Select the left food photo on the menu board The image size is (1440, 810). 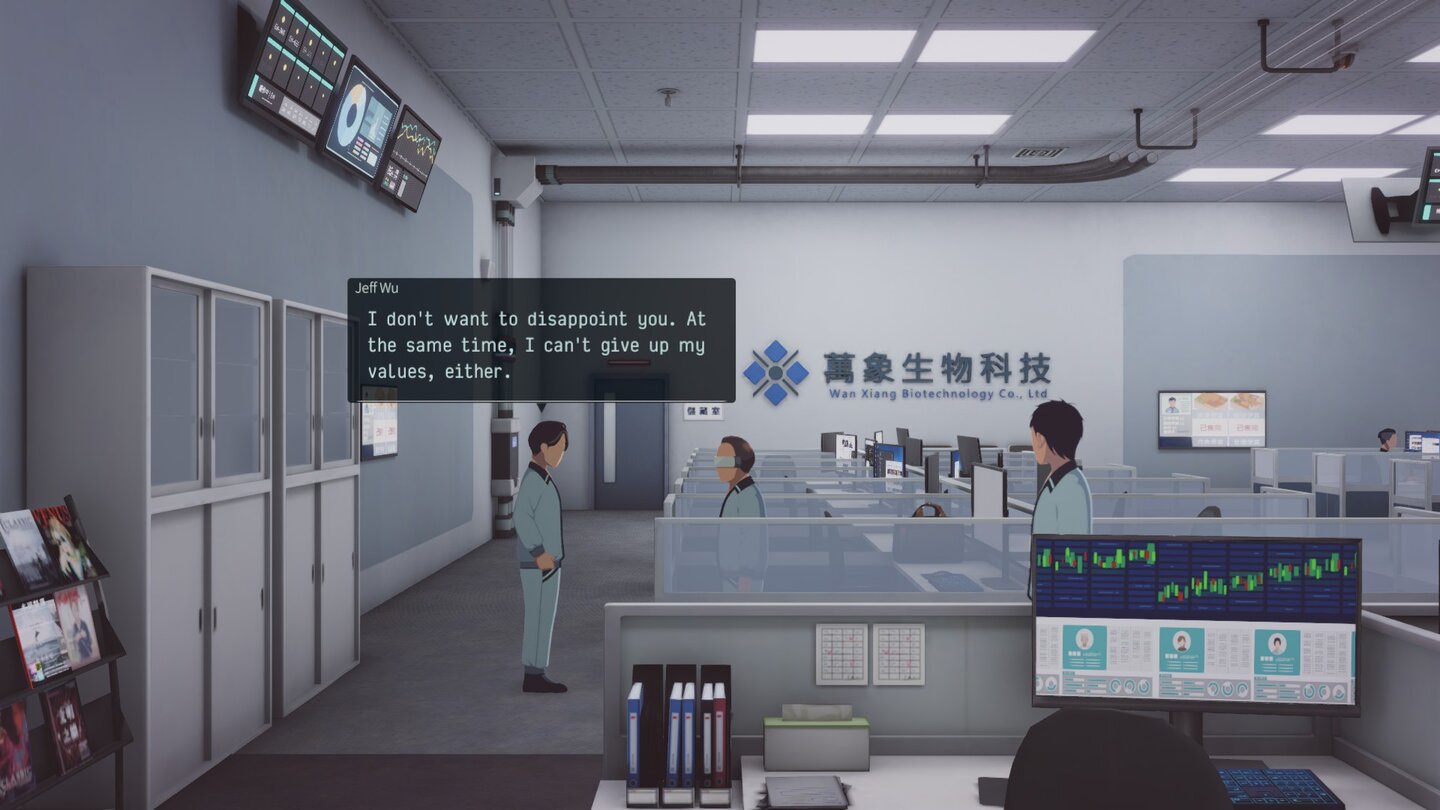point(1210,402)
